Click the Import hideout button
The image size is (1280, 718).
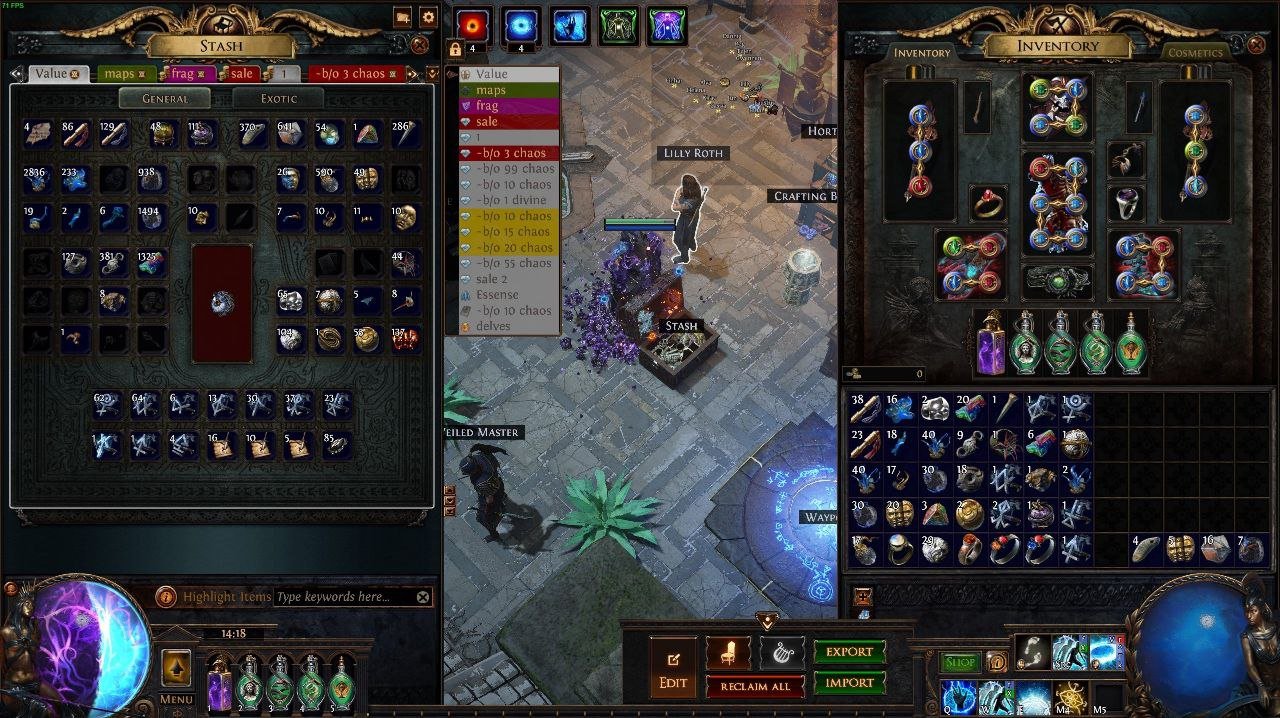(849, 683)
